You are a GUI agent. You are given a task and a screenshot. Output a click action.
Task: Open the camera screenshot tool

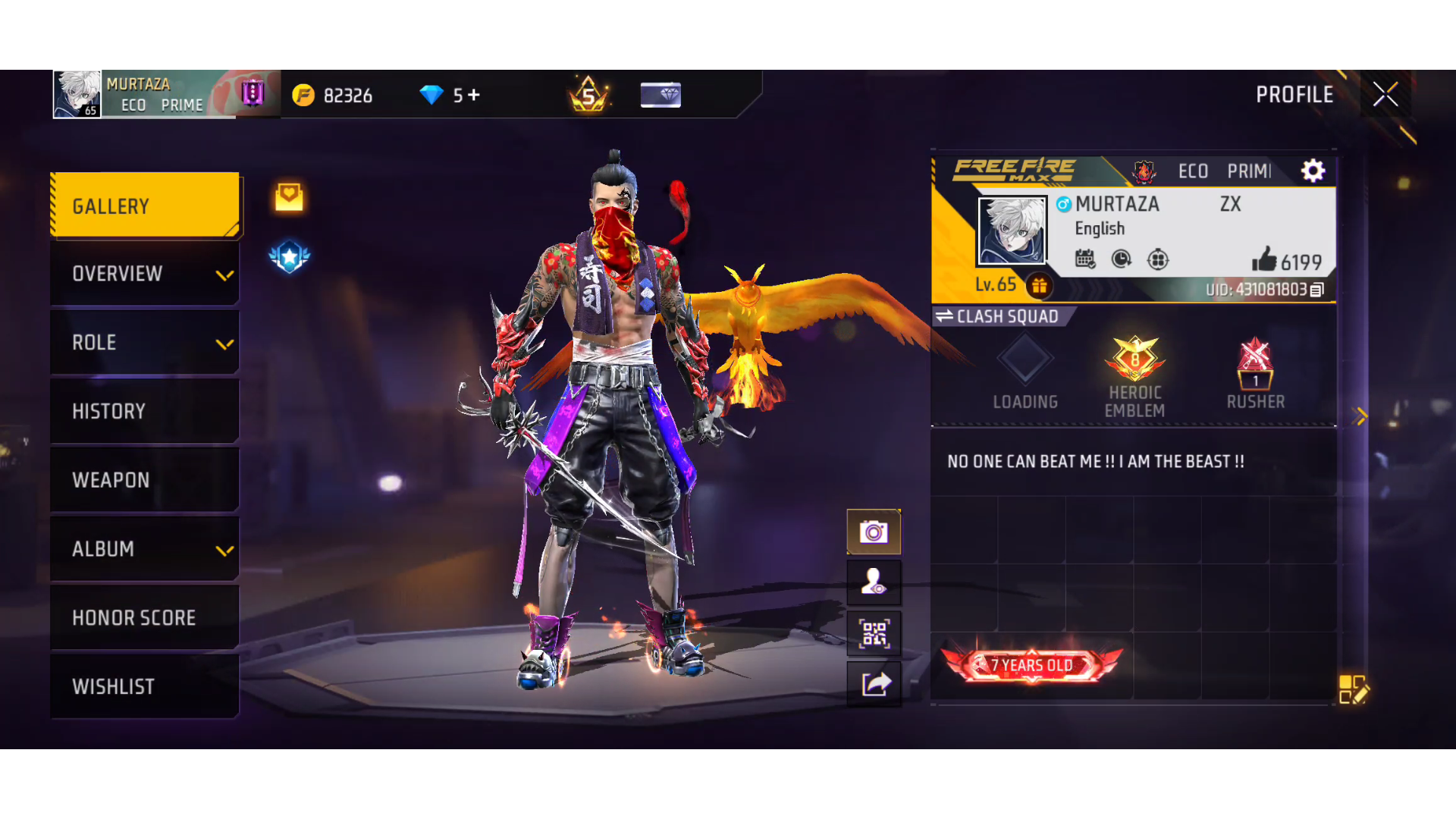(874, 532)
